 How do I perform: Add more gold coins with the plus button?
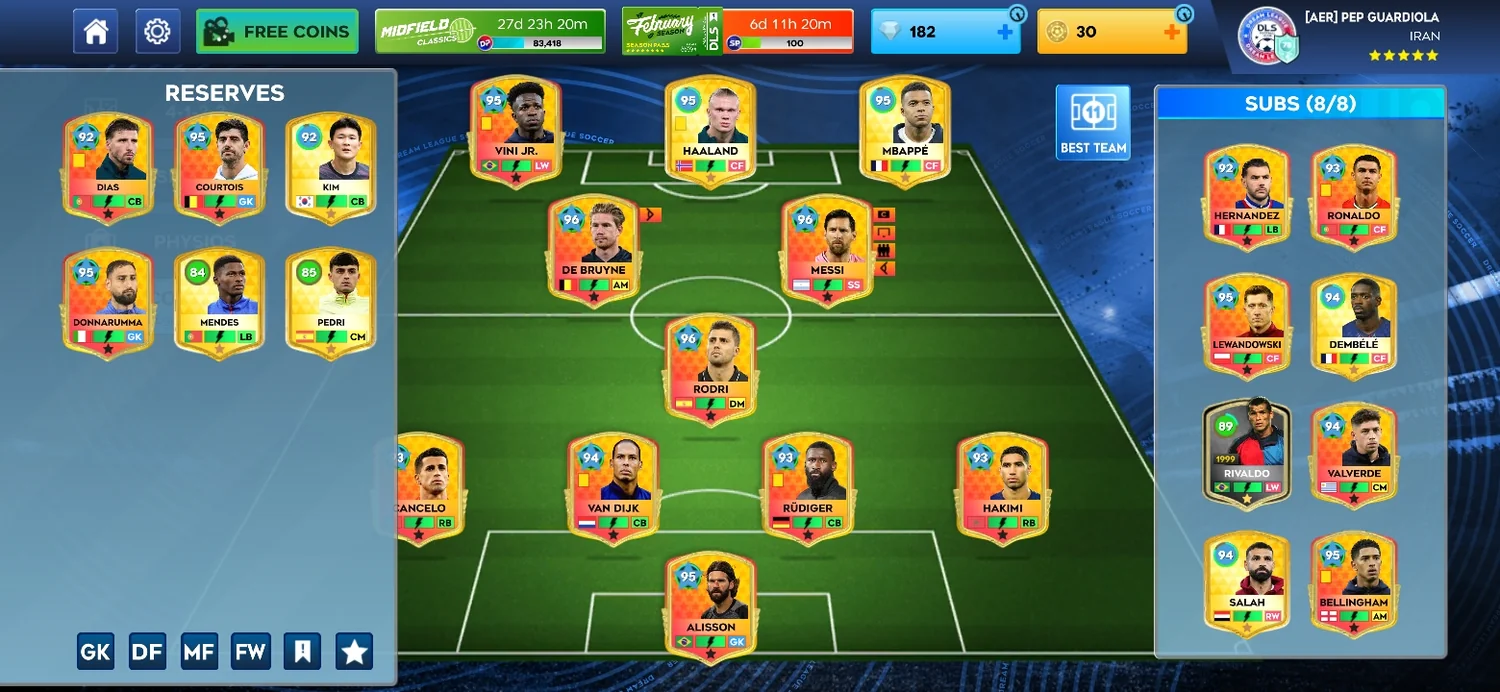(x=1171, y=32)
